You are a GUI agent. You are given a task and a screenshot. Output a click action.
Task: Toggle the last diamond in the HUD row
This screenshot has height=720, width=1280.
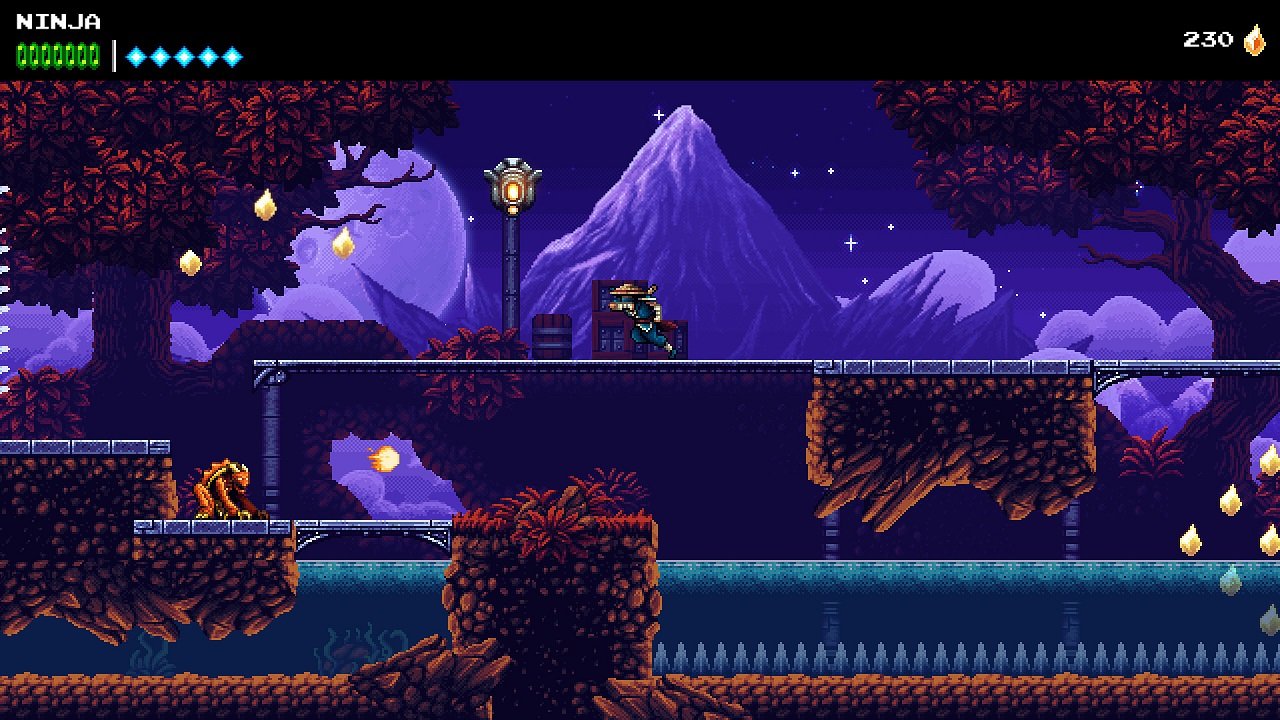click(x=234, y=57)
